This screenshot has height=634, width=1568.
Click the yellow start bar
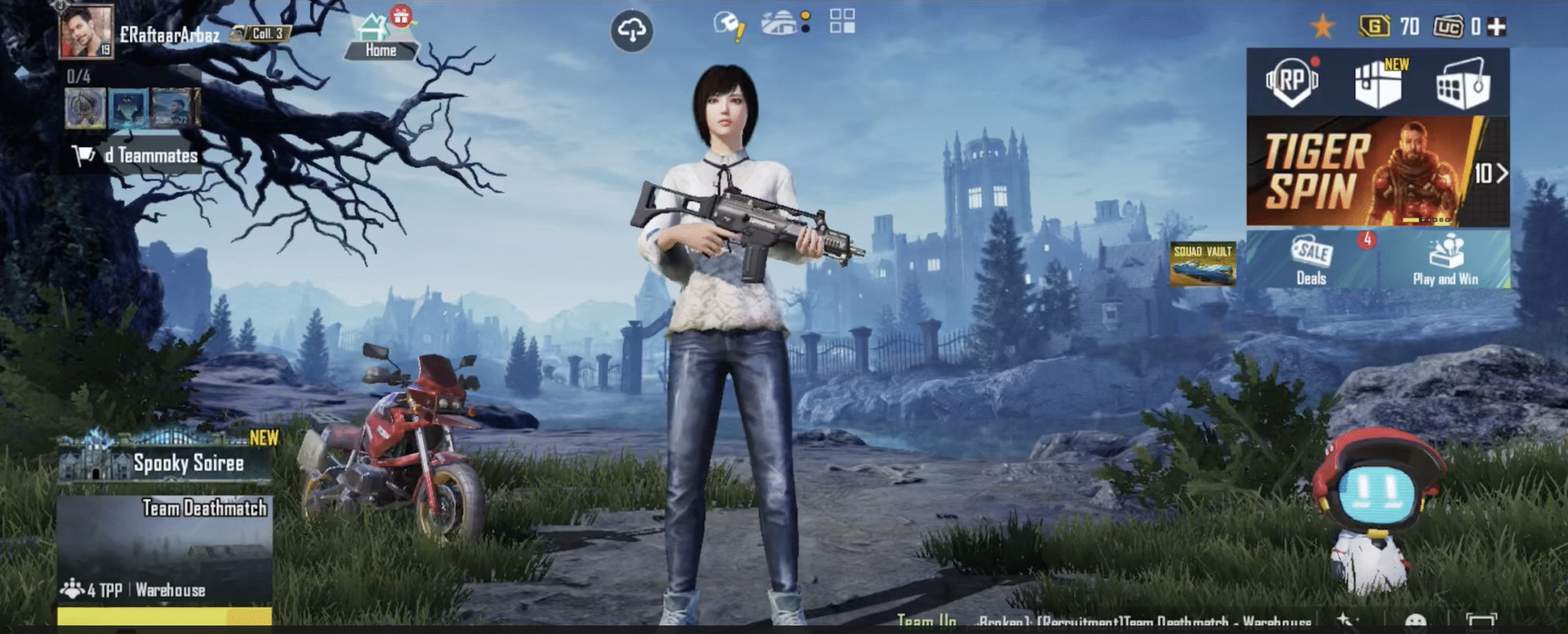[165, 616]
